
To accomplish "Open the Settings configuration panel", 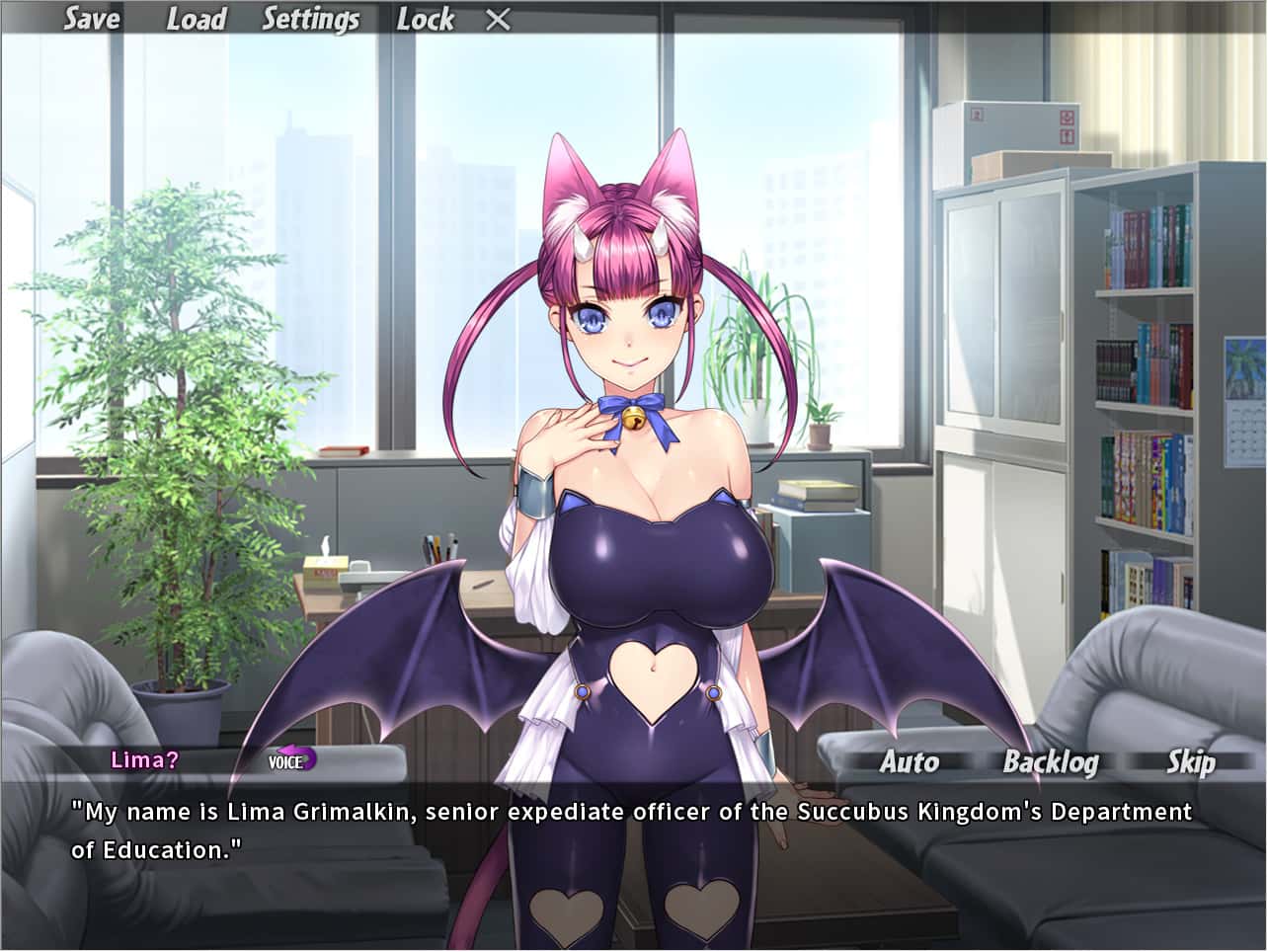I will point(310,19).
